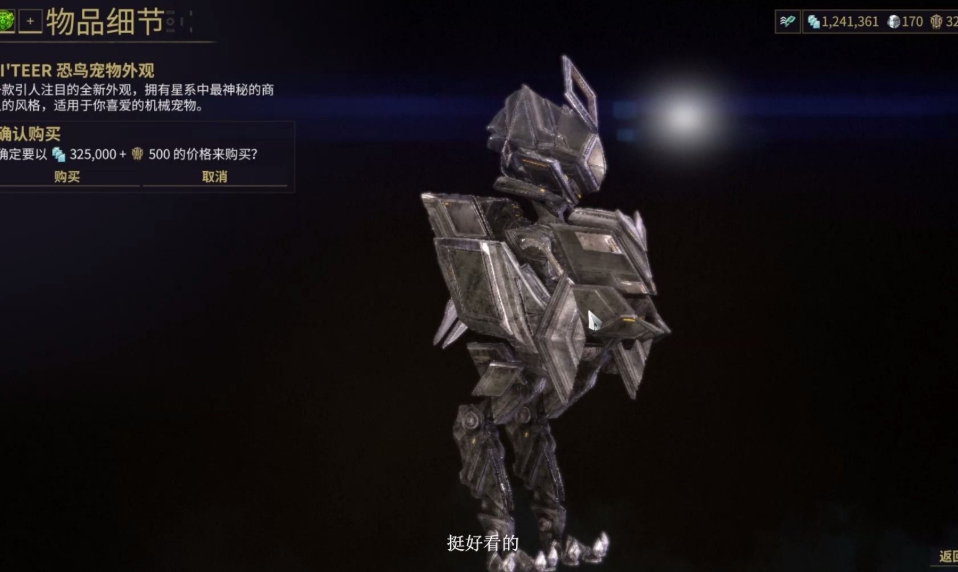Cancel the purchase with 取消
958x572 pixels.
click(214, 177)
